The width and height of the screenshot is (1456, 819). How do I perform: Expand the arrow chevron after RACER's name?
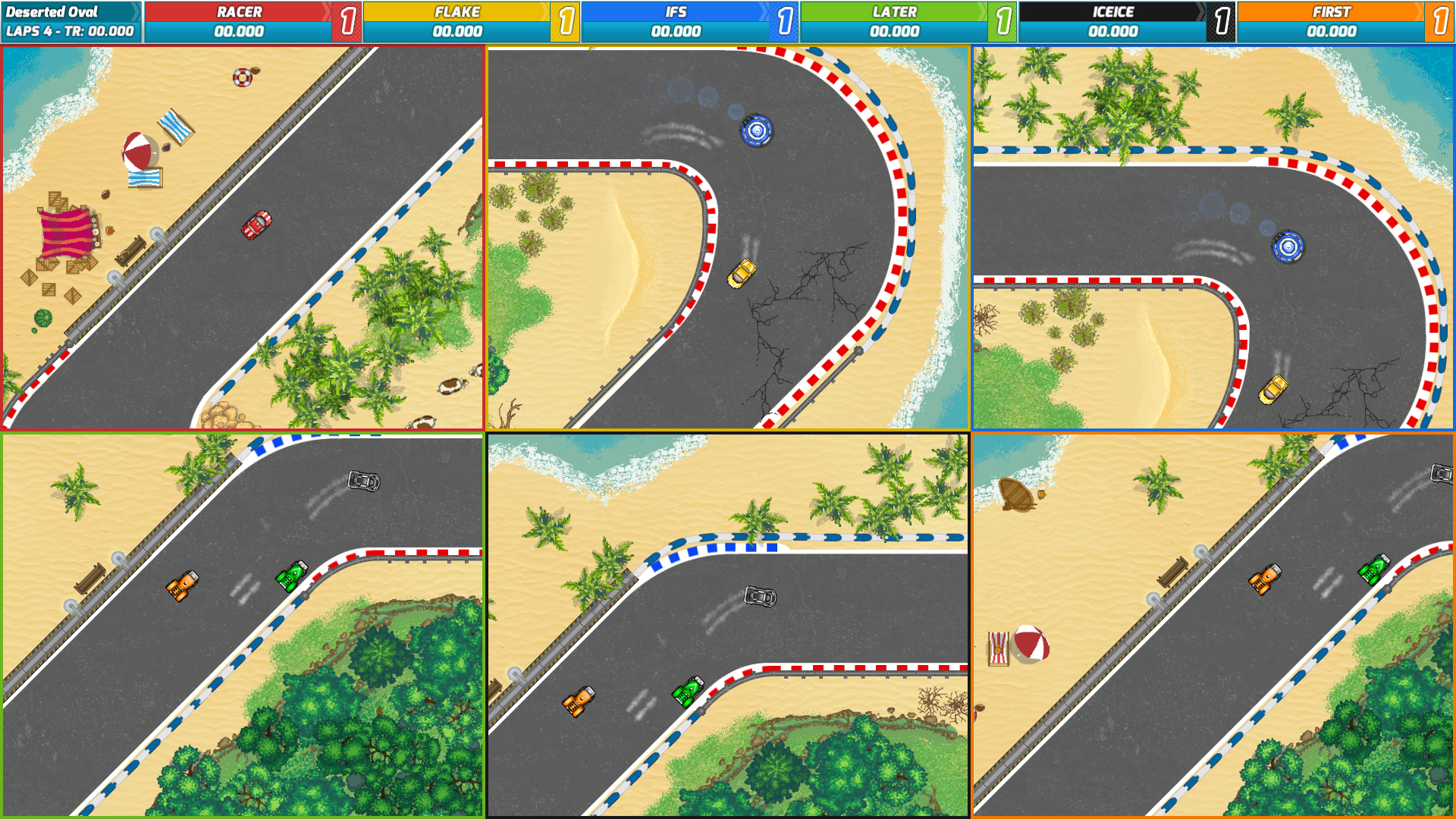click(x=328, y=11)
